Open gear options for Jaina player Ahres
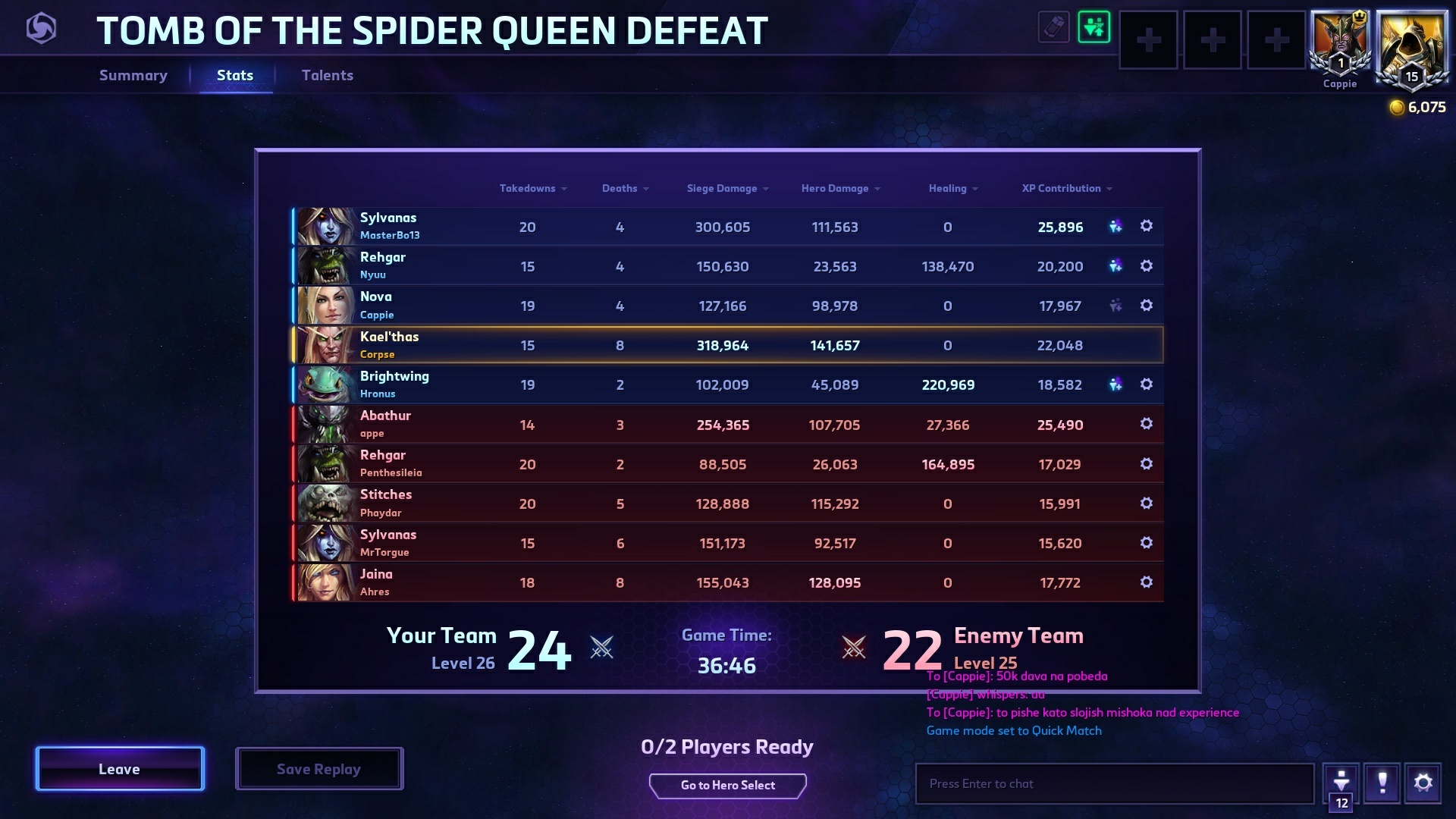This screenshot has width=1456, height=819. click(1146, 582)
